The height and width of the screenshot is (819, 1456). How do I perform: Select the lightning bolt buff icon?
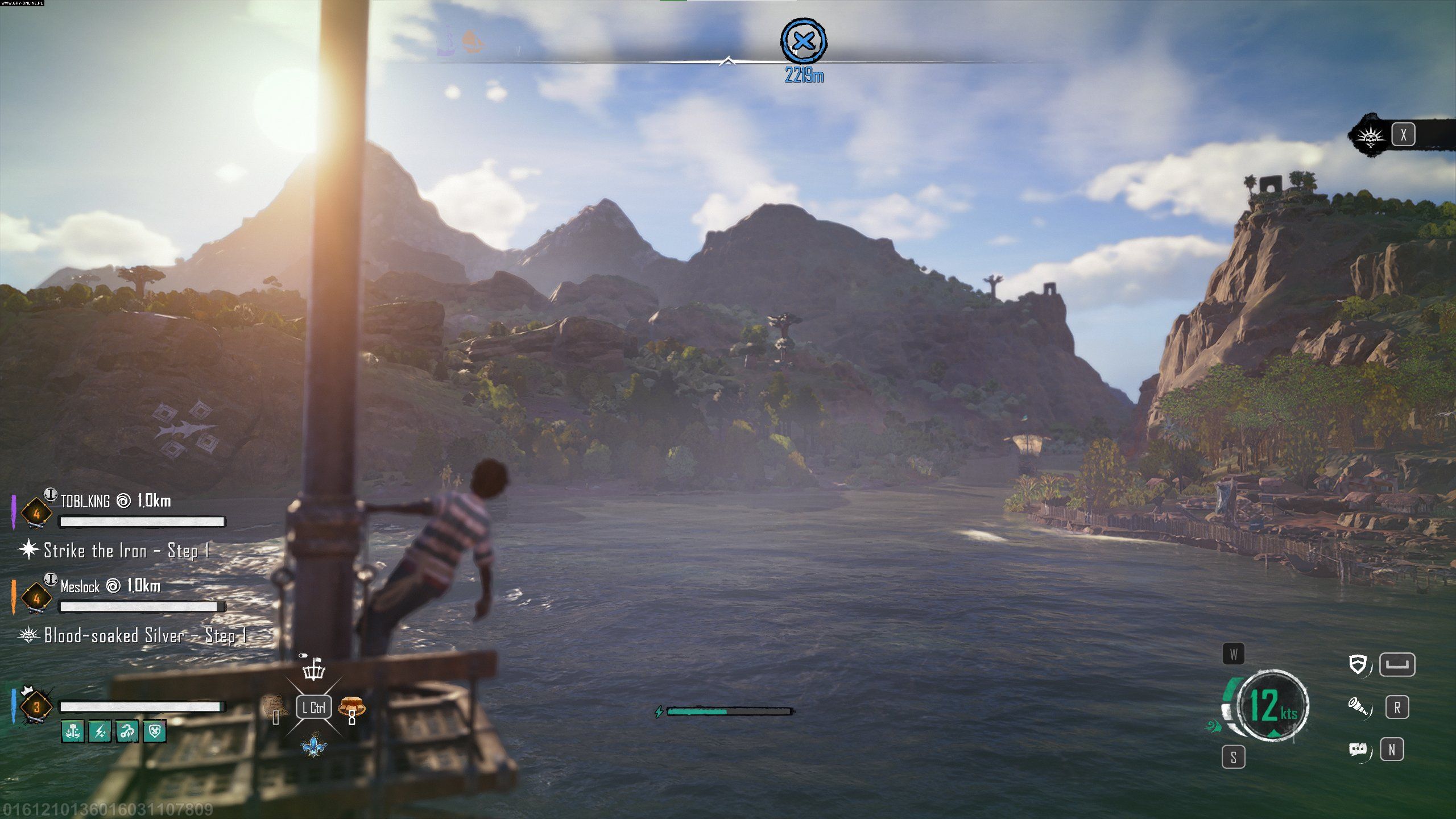click(100, 731)
